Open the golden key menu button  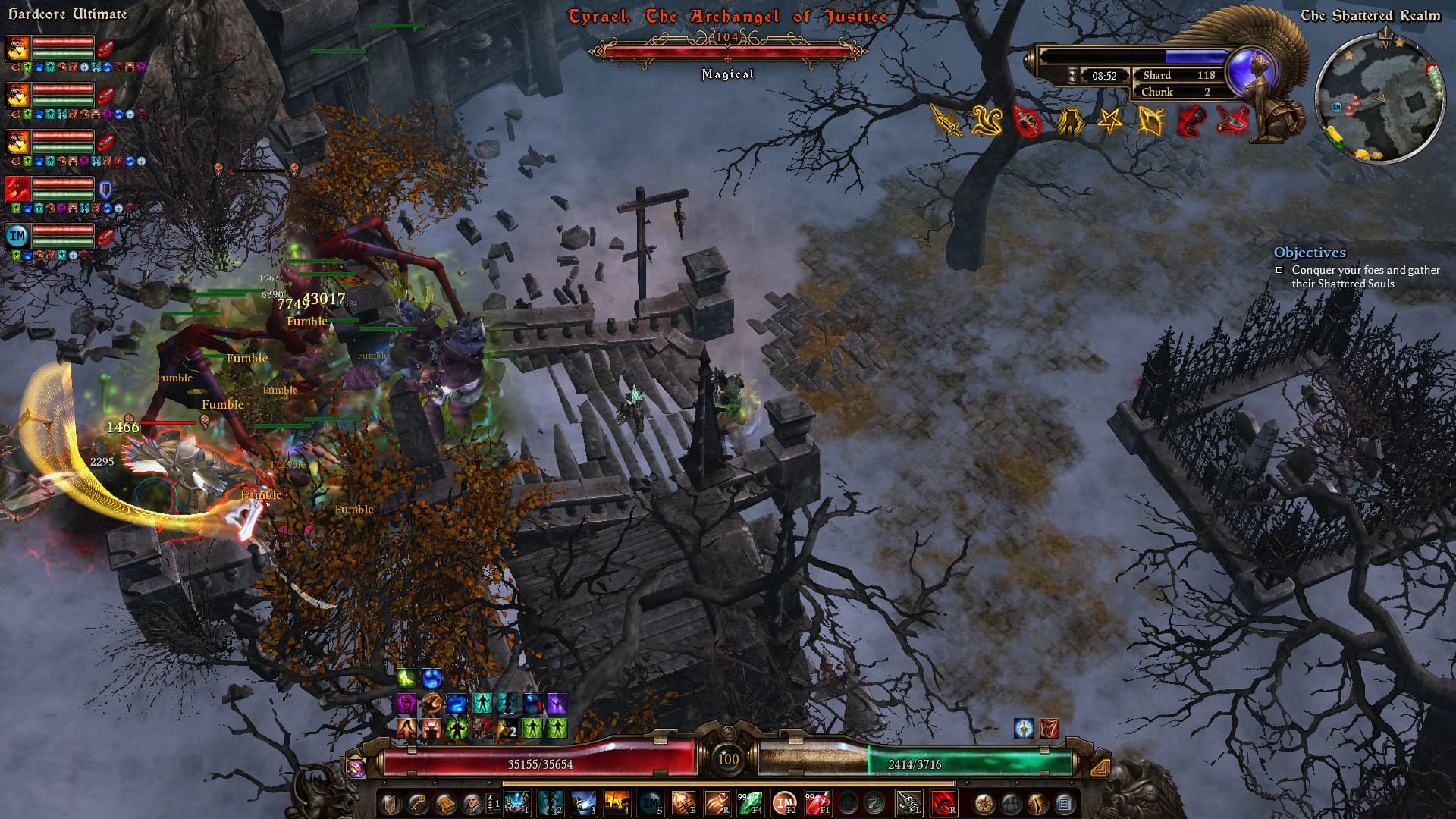418,802
